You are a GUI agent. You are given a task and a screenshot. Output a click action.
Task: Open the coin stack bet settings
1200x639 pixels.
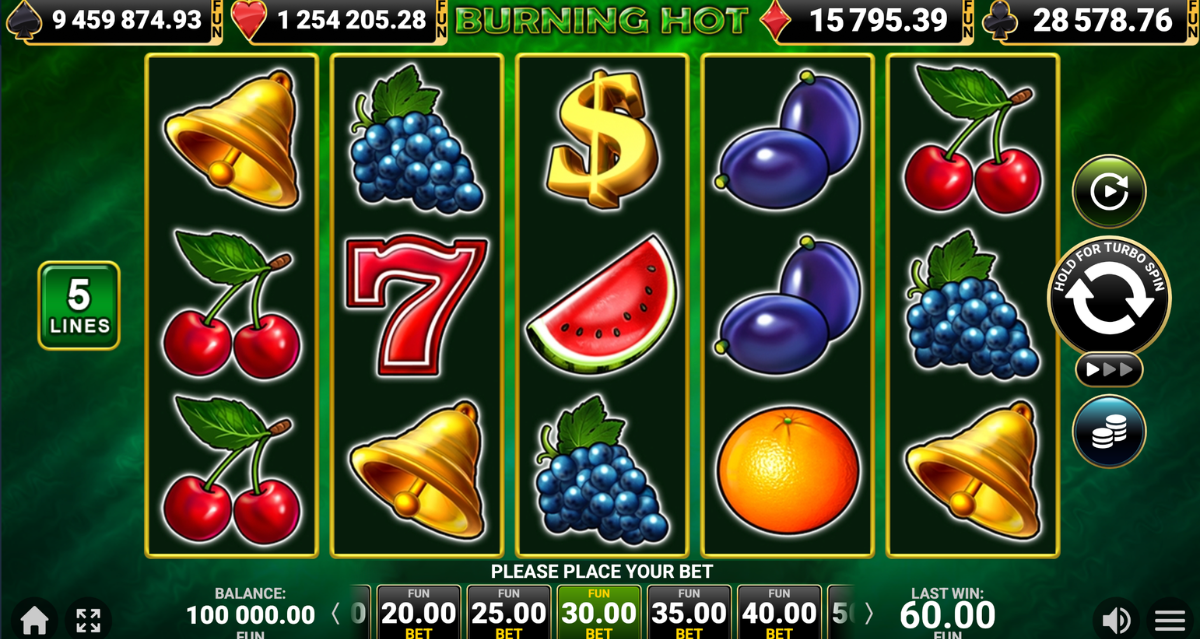click(1109, 432)
